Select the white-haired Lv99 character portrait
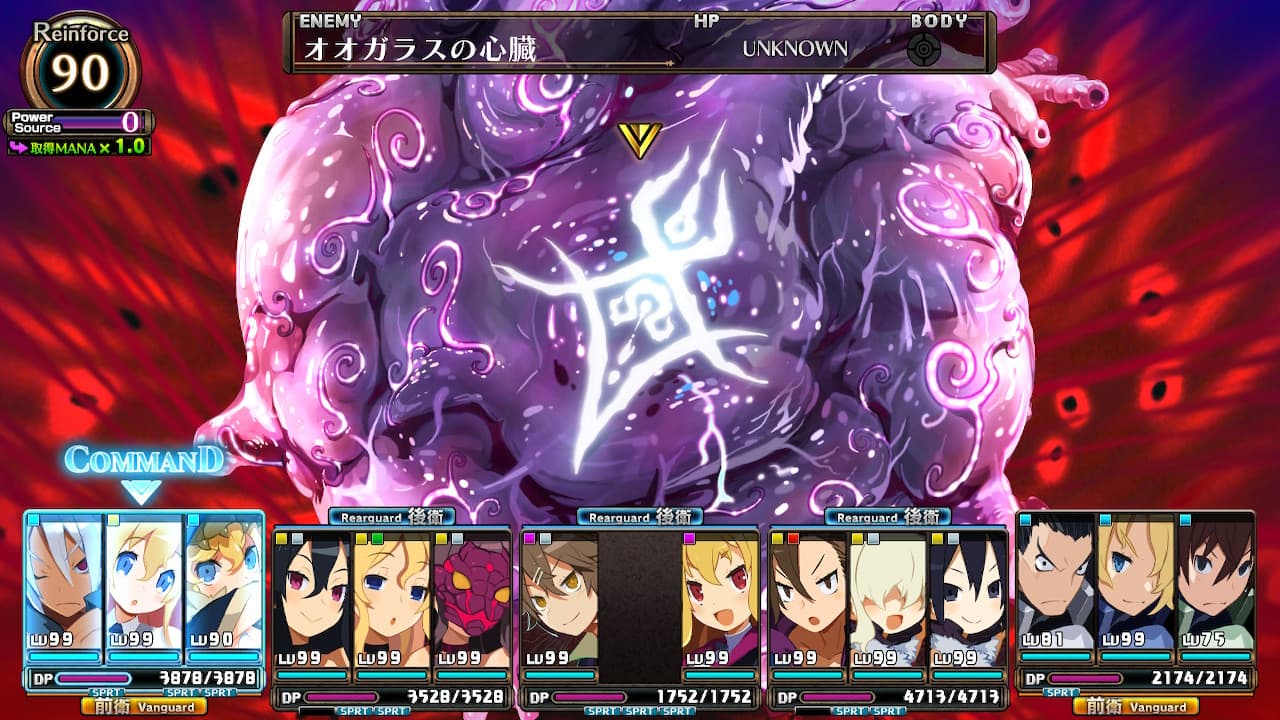This screenshot has height=720, width=1280. (x=64, y=585)
